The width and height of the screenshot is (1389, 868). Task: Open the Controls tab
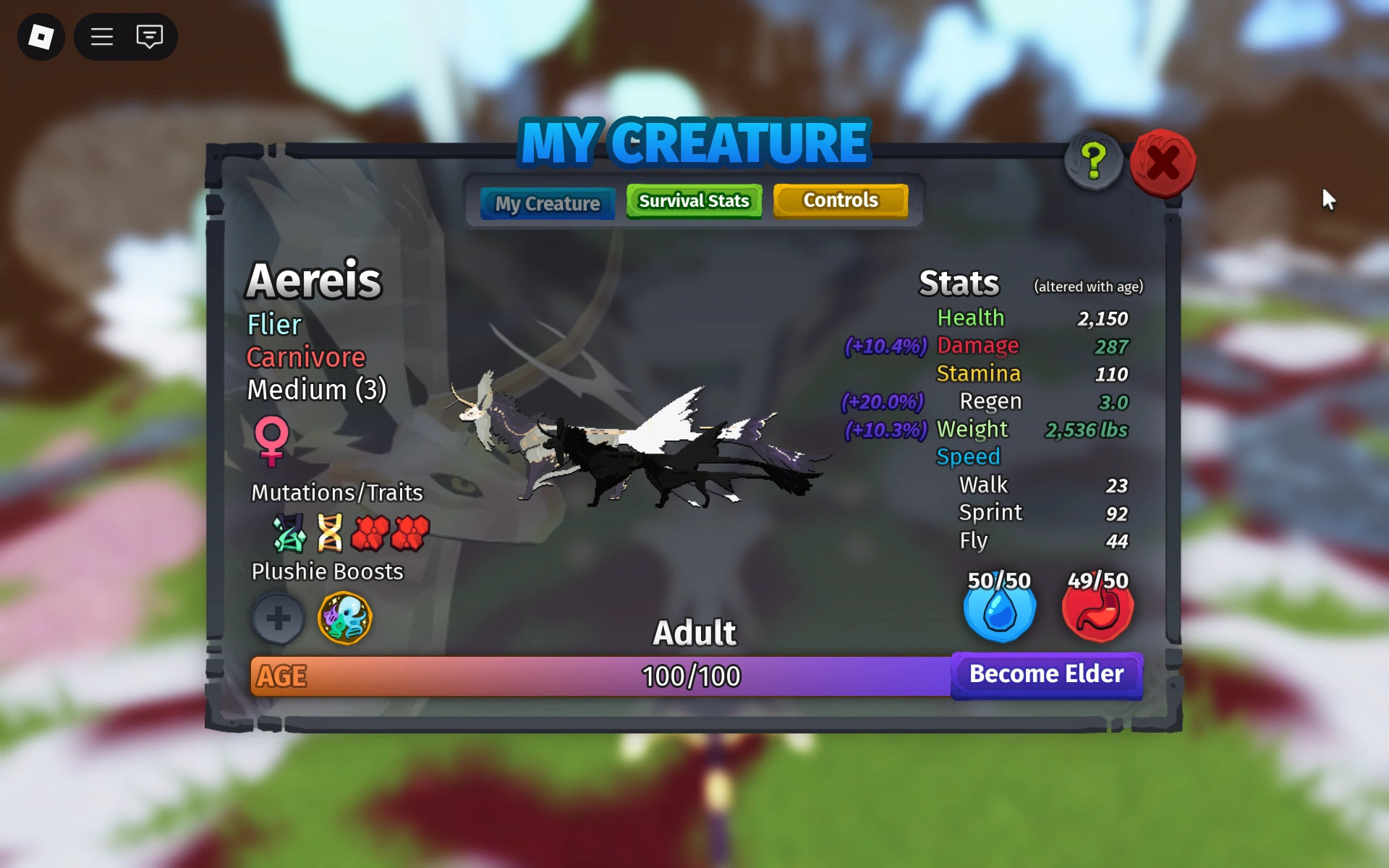click(x=841, y=200)
